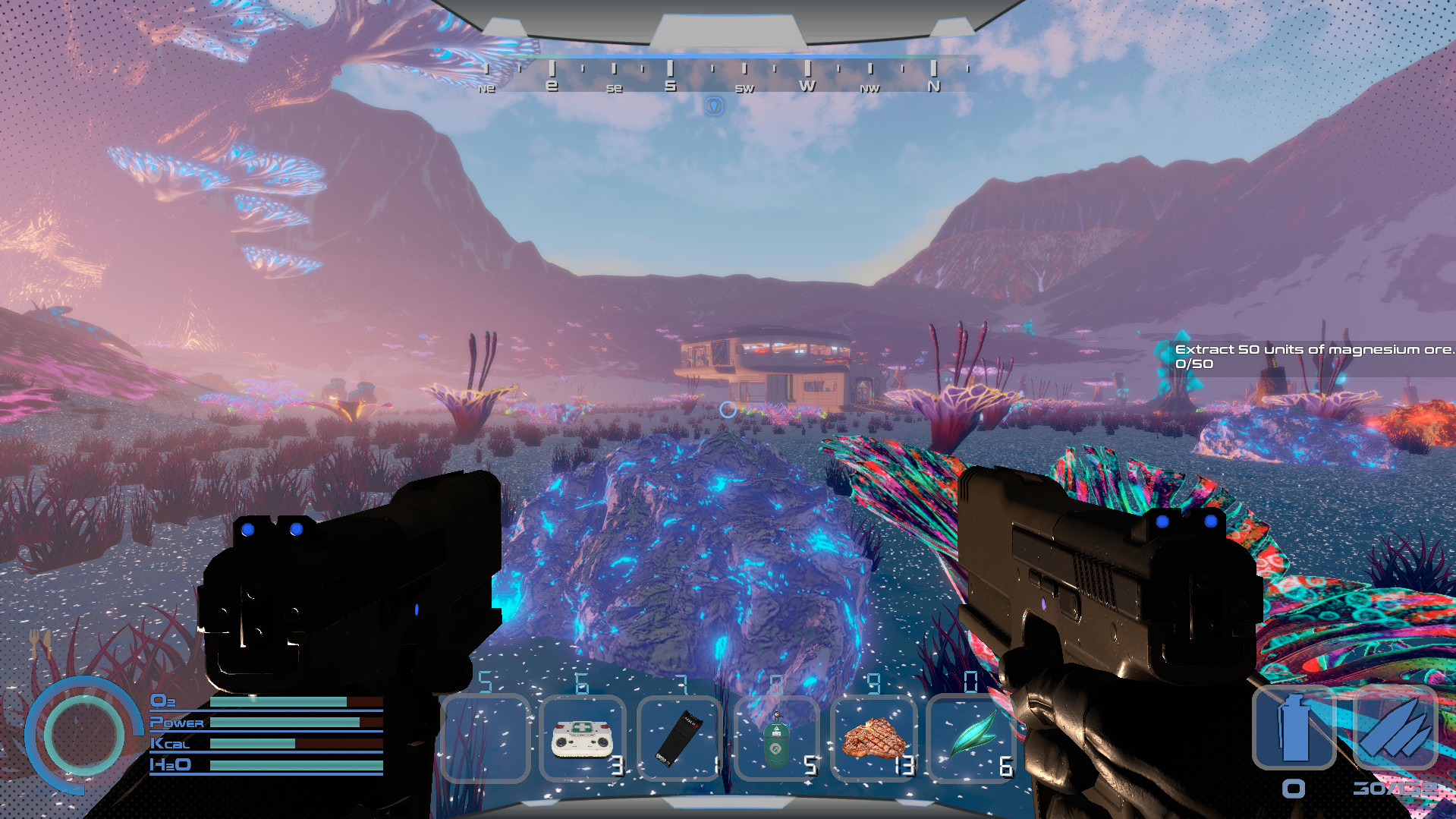
Task: Click the bullets ammo icon
Action: [x=1395, y=728]
